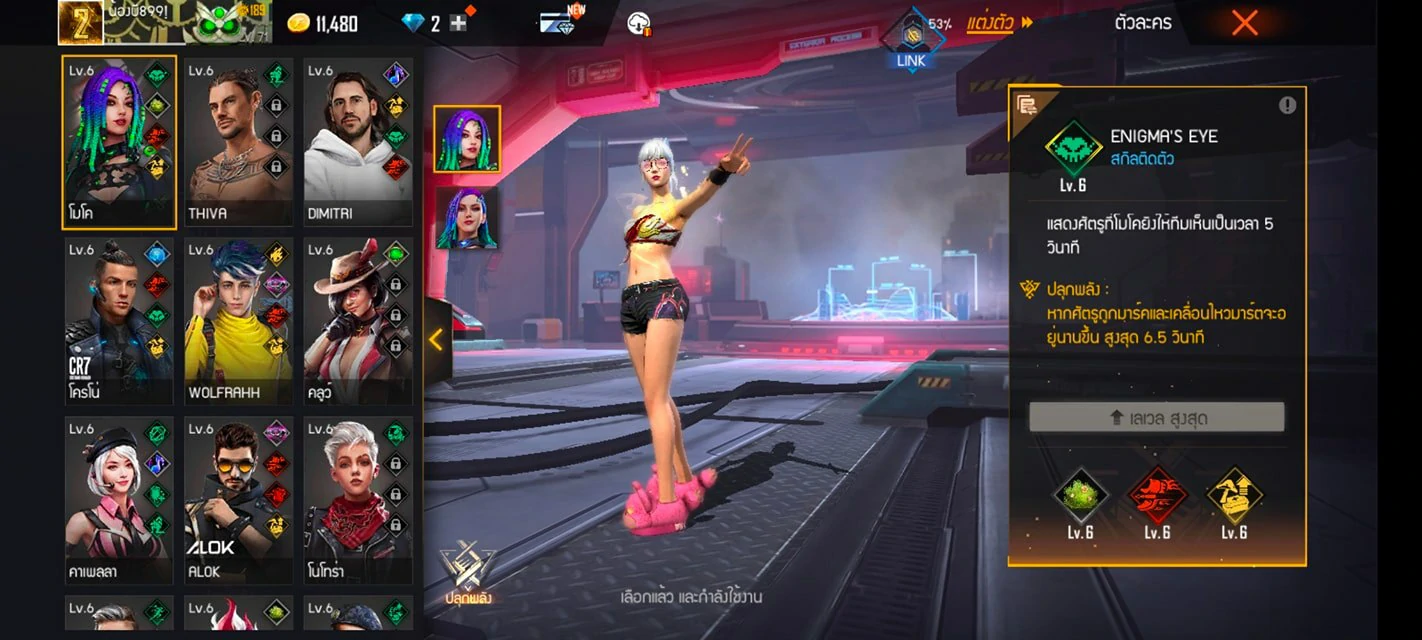Open the LINK hexagon icon
This screenshot has width=1422, height=640.
[x=911, y=38]
